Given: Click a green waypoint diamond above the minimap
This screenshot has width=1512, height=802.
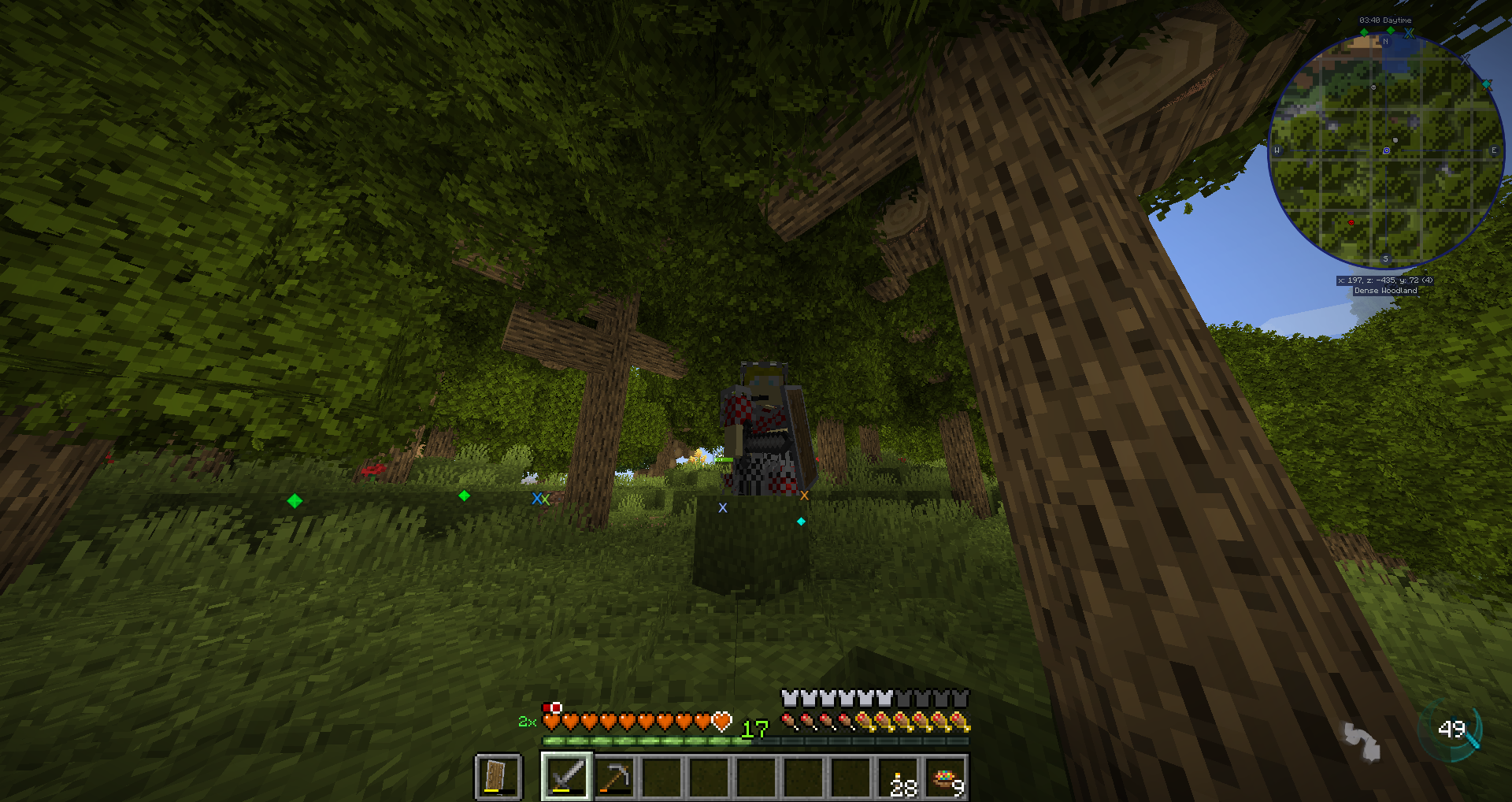Looking at the screenshot, I should tap(1364, 32).
